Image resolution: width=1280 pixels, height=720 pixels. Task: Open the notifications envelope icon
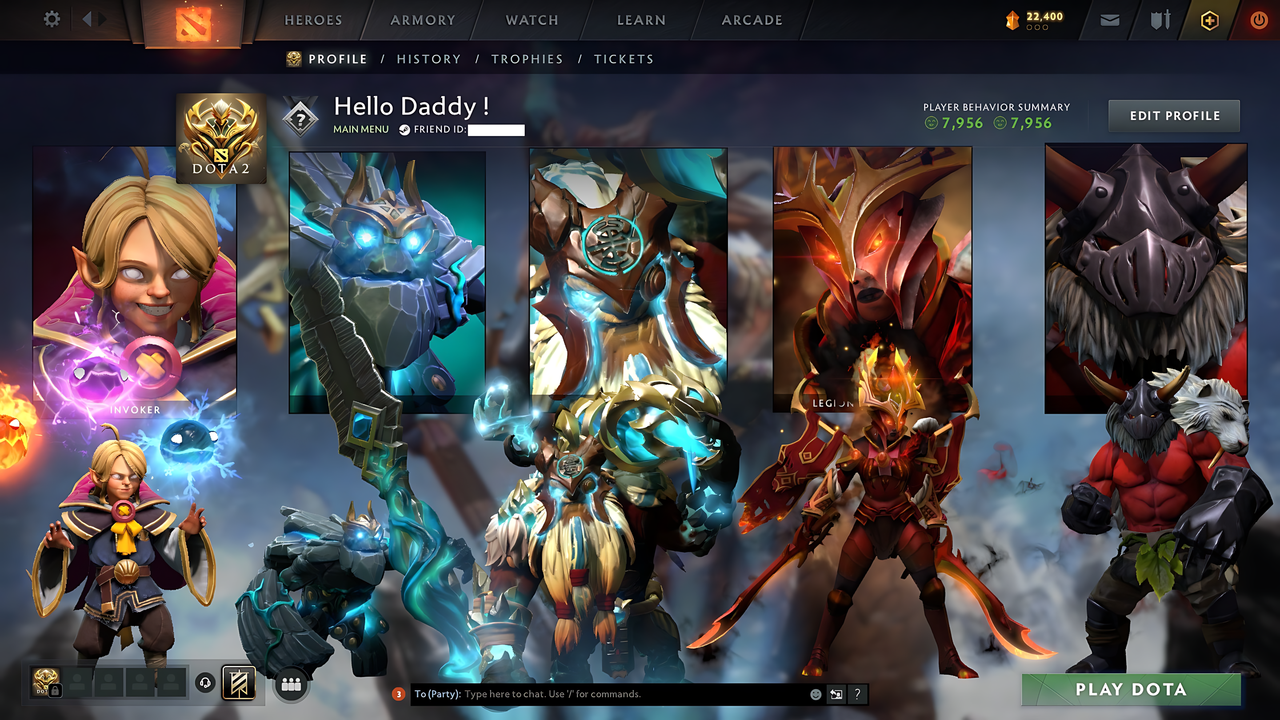click(x=1109, y=19)
